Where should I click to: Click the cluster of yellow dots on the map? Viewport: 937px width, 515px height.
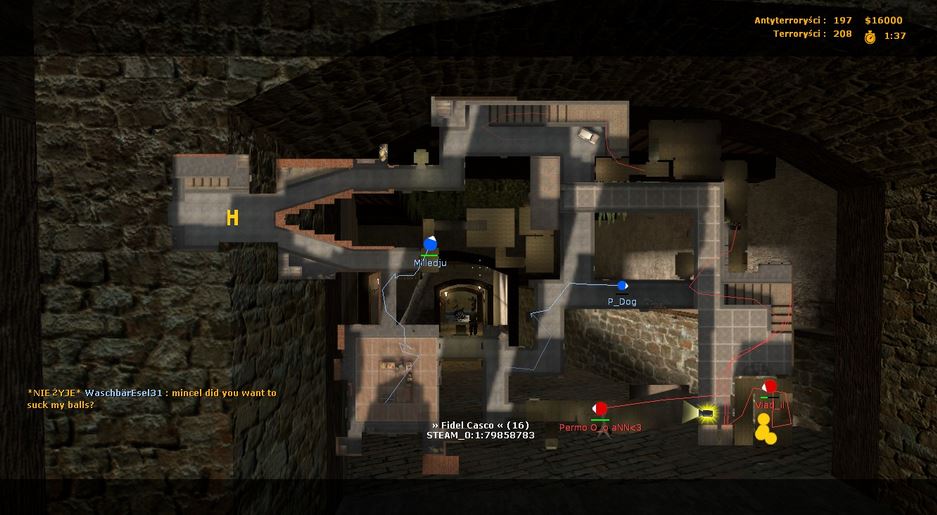tap(766, 429)
